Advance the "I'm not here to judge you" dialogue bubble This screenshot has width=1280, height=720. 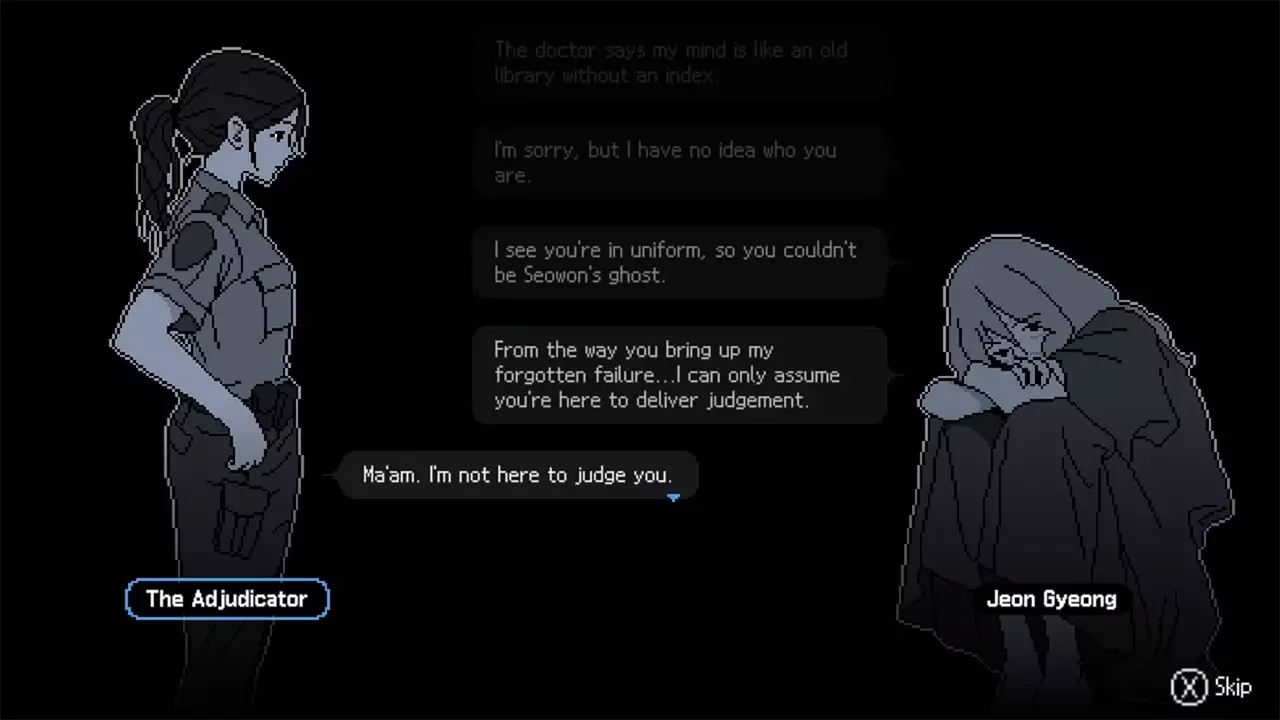click(516, 475)
